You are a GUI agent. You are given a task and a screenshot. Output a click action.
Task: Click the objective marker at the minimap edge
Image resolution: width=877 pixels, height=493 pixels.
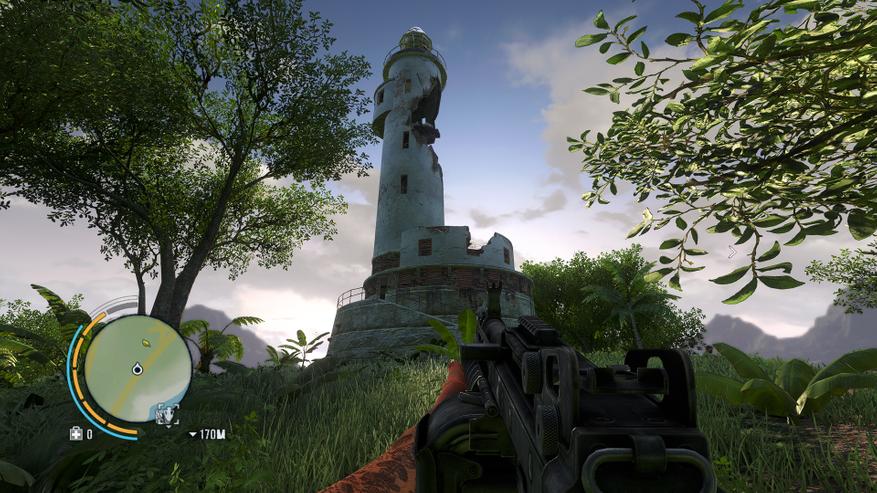click(x=168, y=415)
